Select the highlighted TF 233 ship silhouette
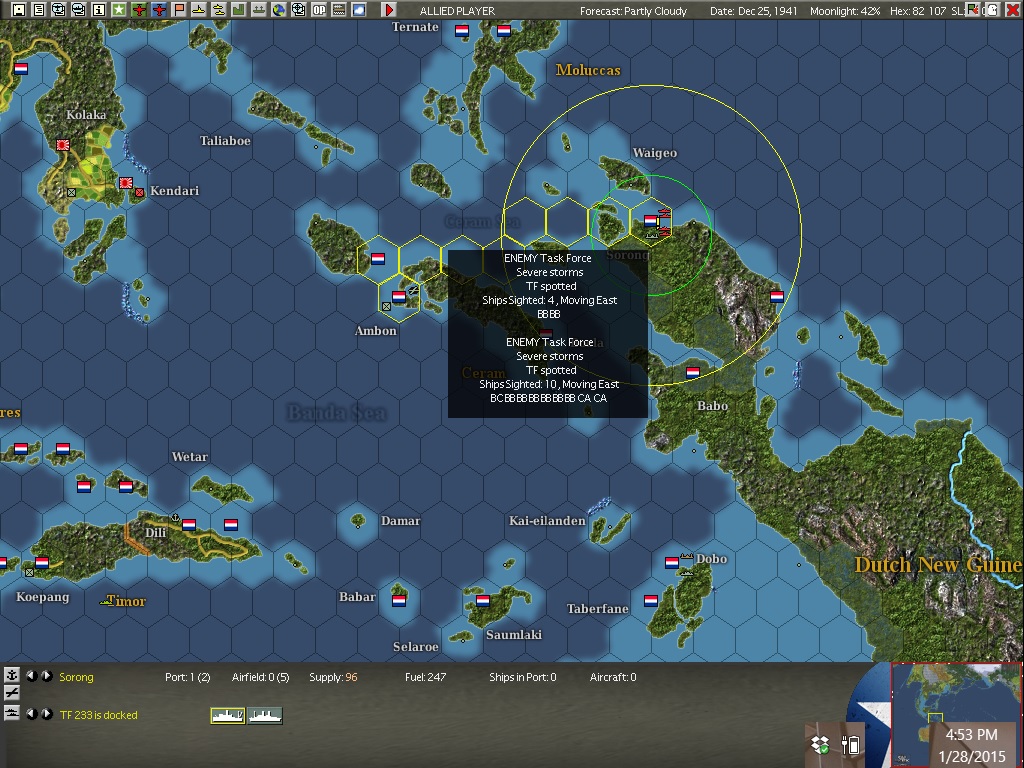 click(x=227, y=715)
